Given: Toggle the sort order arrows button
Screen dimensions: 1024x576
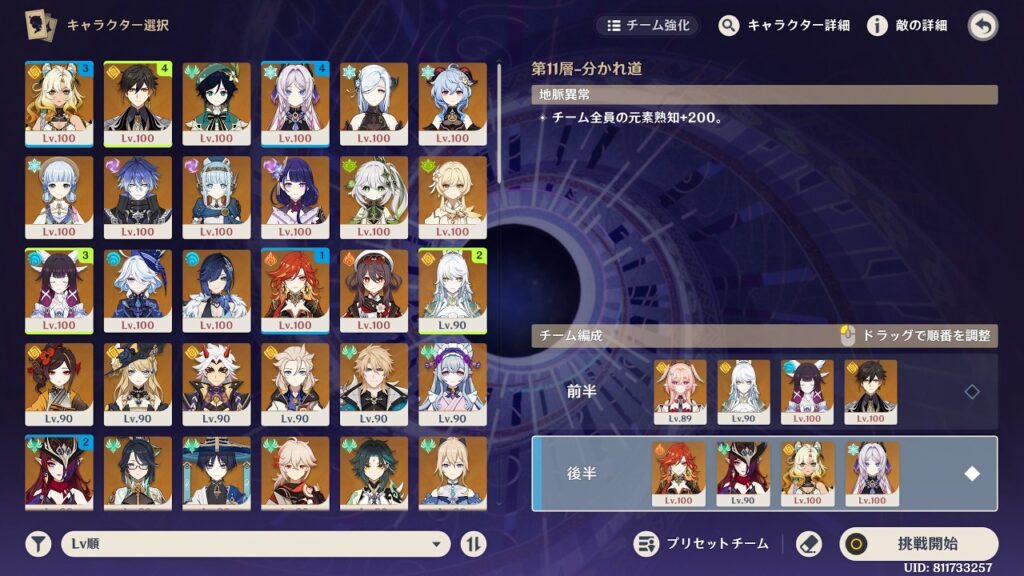Looking at the screenshot, I should coord(473,544).
